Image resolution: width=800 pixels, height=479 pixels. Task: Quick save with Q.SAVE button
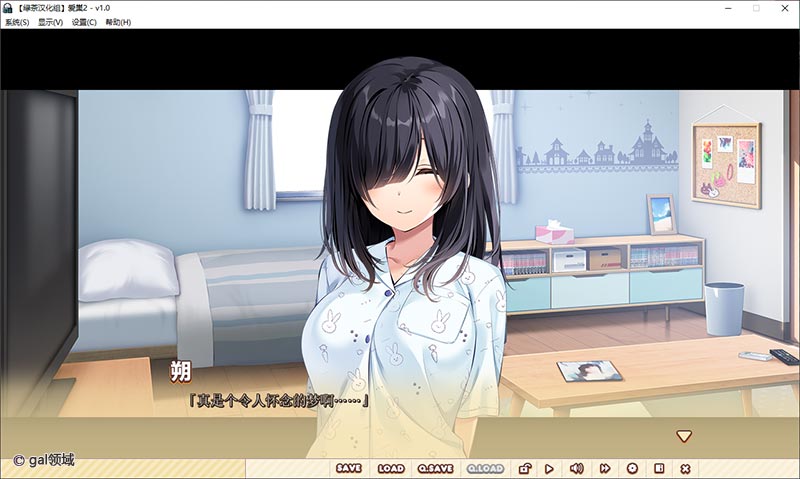click(436, 468)
